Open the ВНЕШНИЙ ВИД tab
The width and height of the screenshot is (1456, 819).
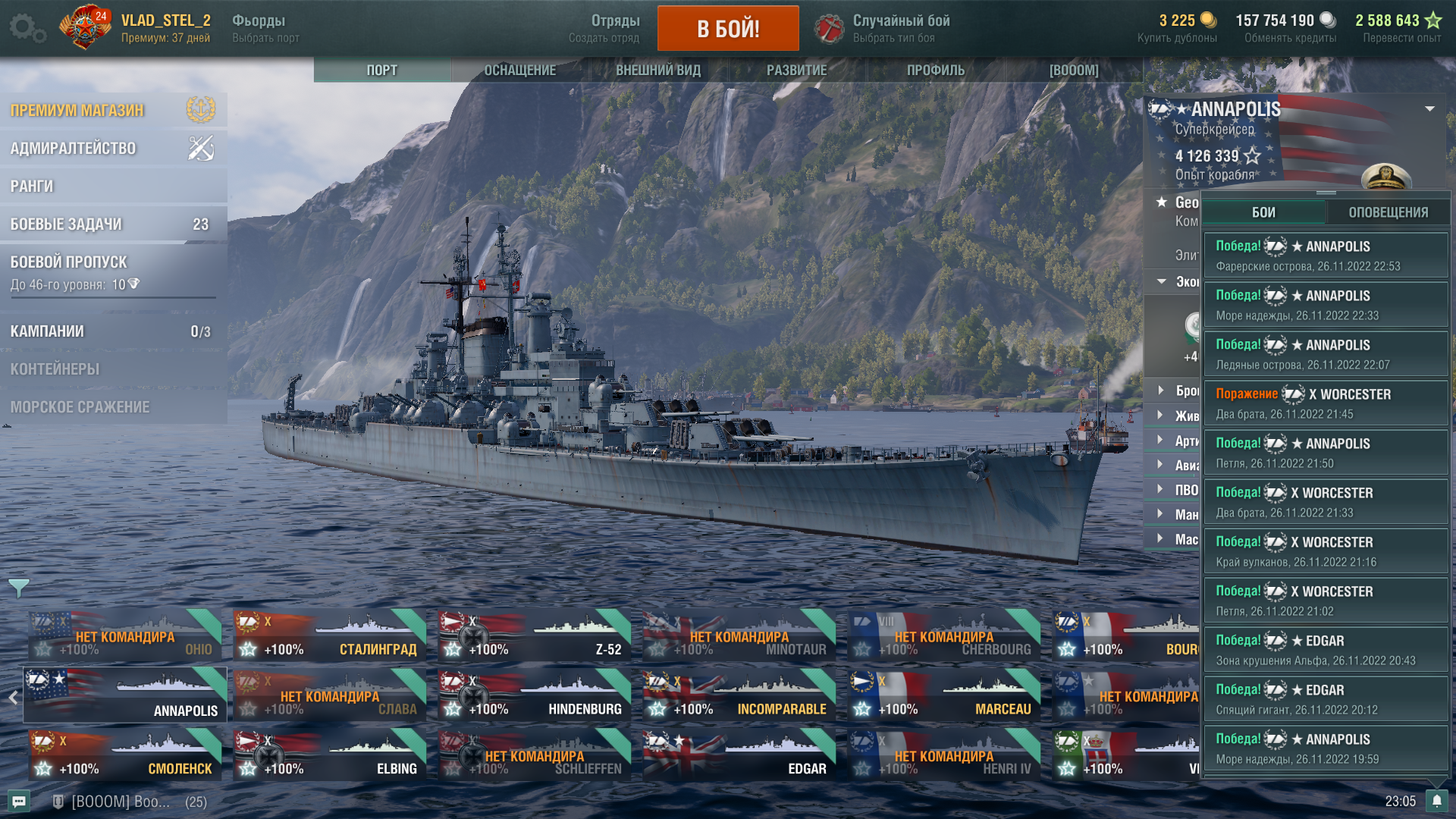[x=657, y=71]
